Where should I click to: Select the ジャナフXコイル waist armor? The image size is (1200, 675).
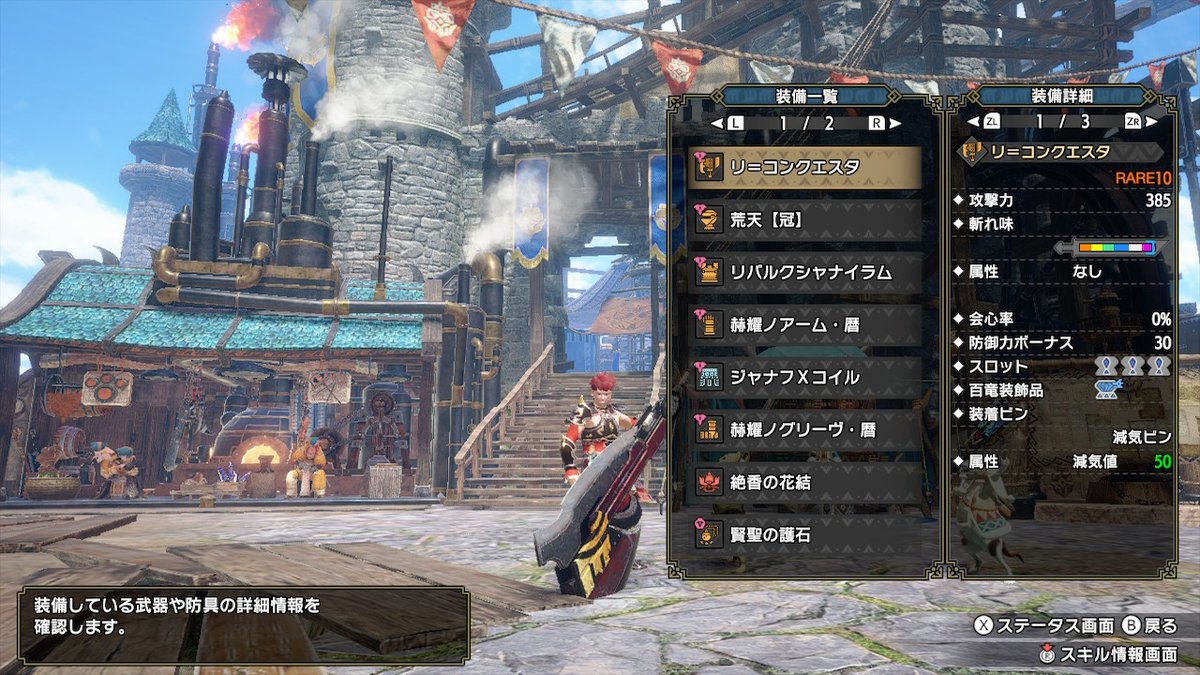pyautogui.click(x=804, y=377)
